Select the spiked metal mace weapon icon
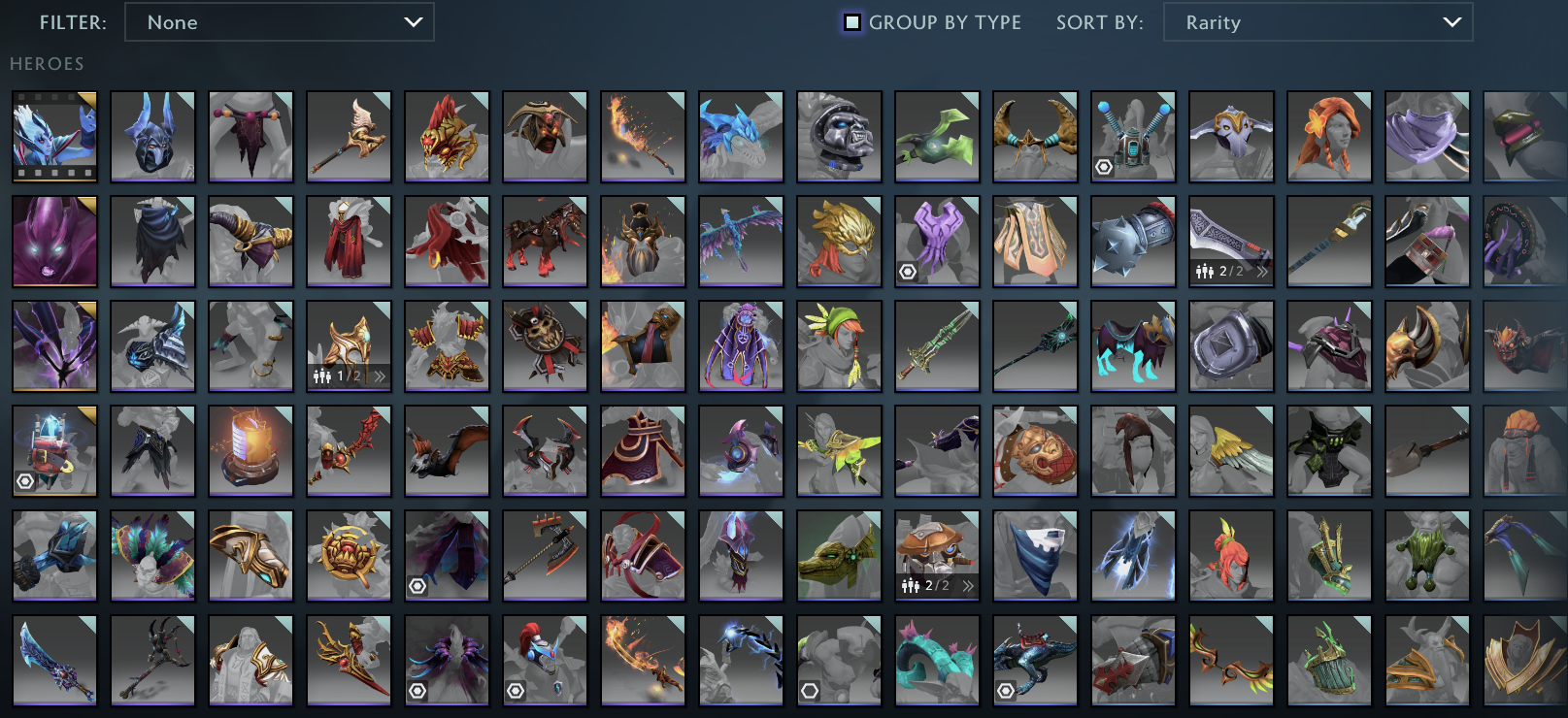The image size is (1568, 718). tap(1133, 241)
